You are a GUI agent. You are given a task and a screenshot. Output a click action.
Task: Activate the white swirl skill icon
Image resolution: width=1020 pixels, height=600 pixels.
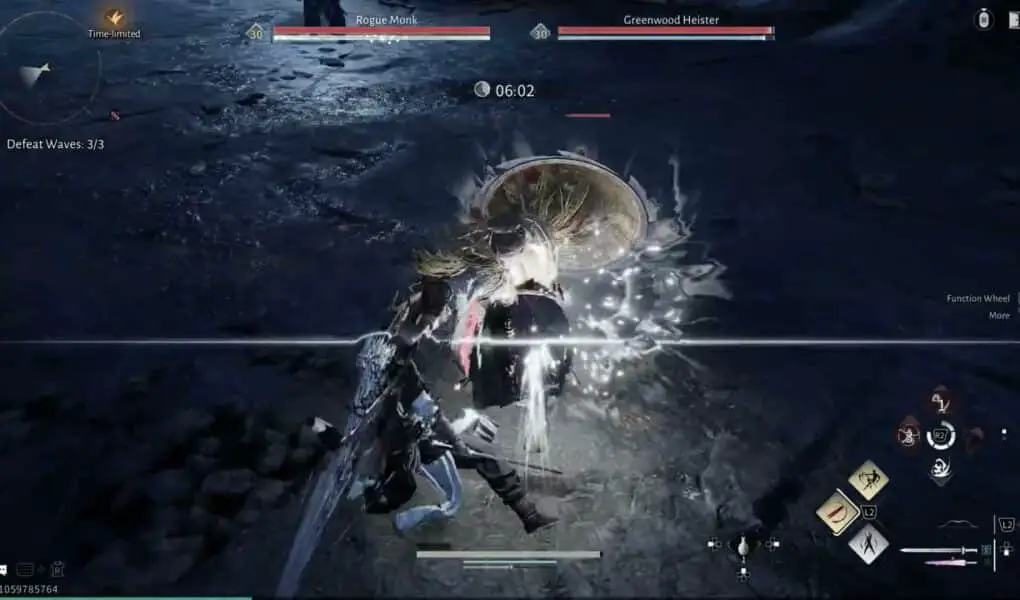[940, 467]
